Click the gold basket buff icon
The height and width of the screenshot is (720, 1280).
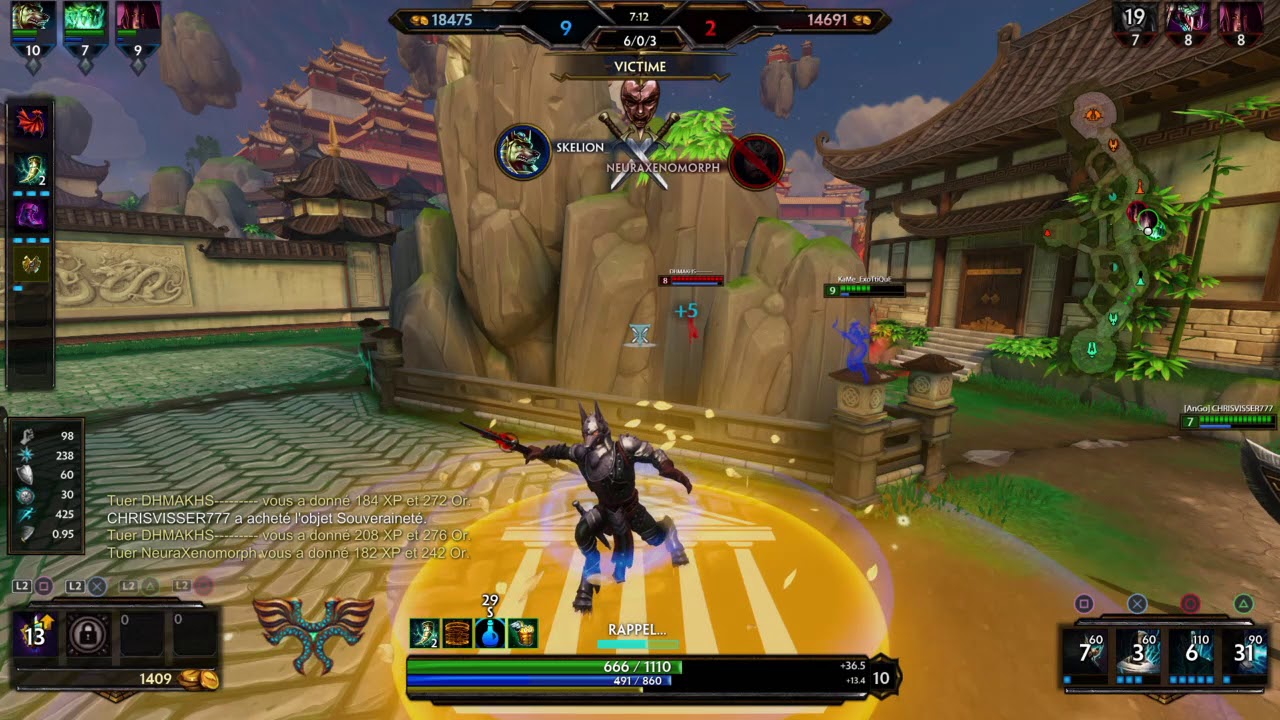point(523,633)
